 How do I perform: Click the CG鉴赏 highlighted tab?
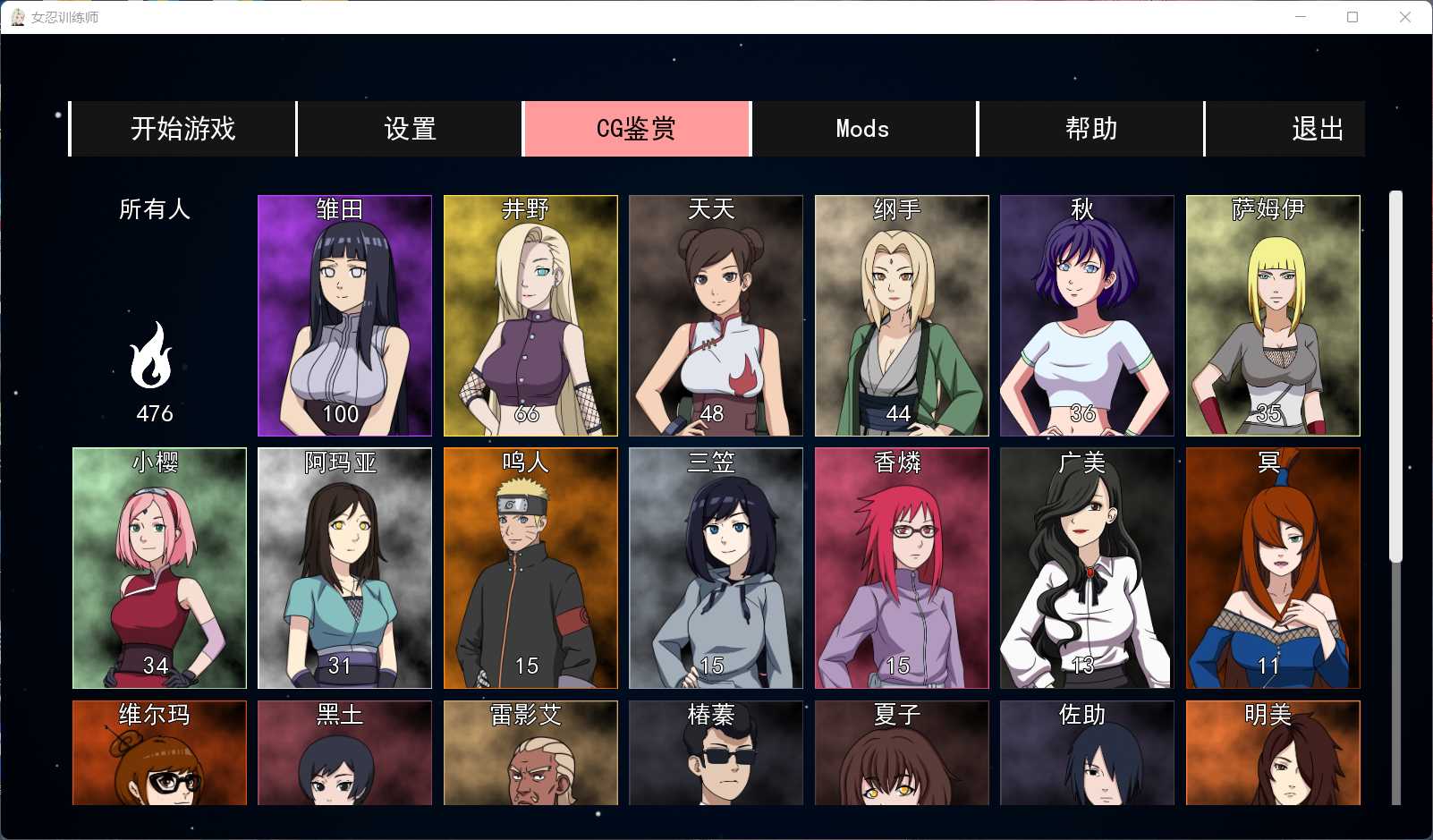point(635,129)
